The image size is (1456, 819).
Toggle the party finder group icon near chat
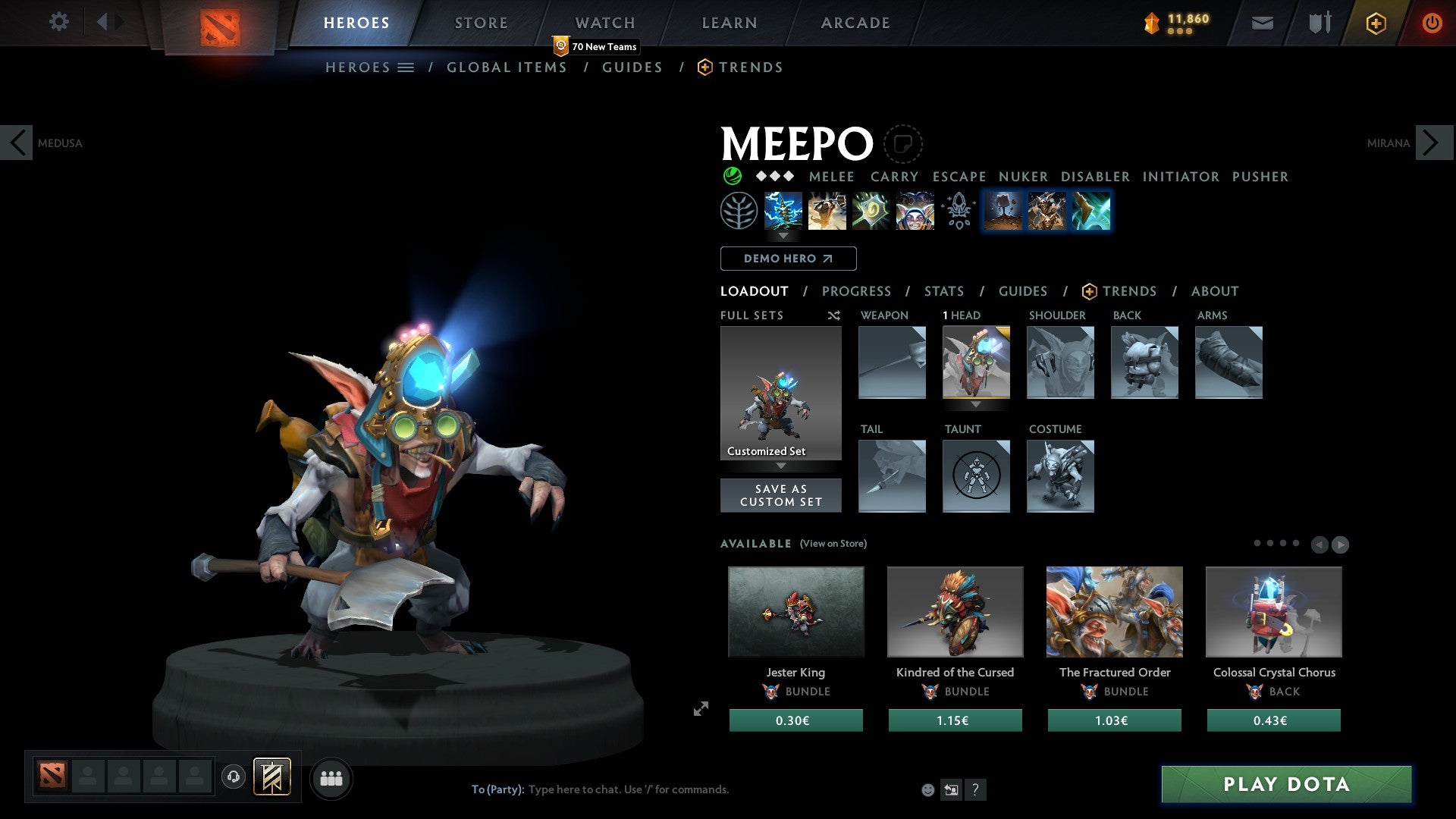[331, 778]
